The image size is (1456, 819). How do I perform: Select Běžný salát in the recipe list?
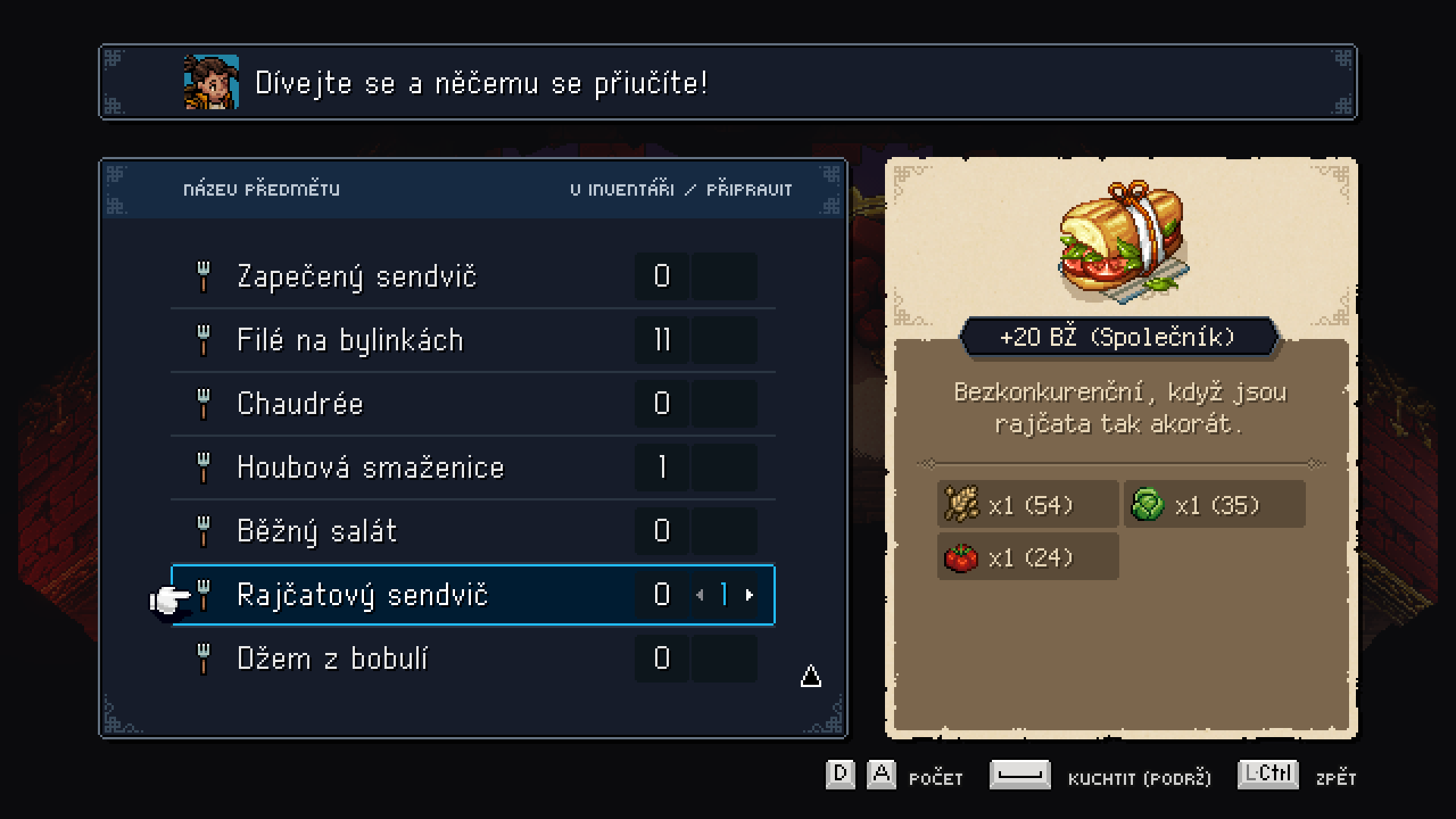click(x=317, y=531)
